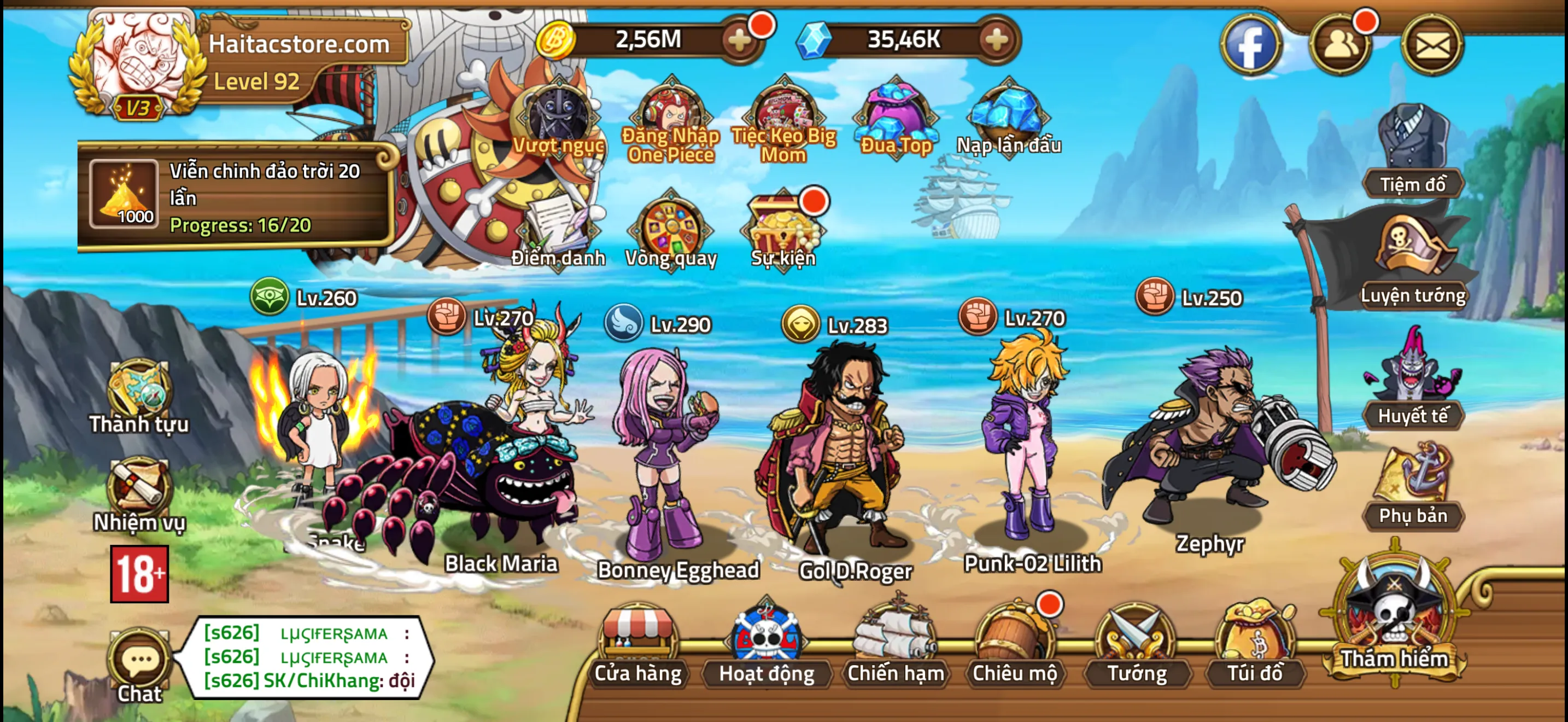
Task: Open the Facebook page link
Action: (1251, 45)
